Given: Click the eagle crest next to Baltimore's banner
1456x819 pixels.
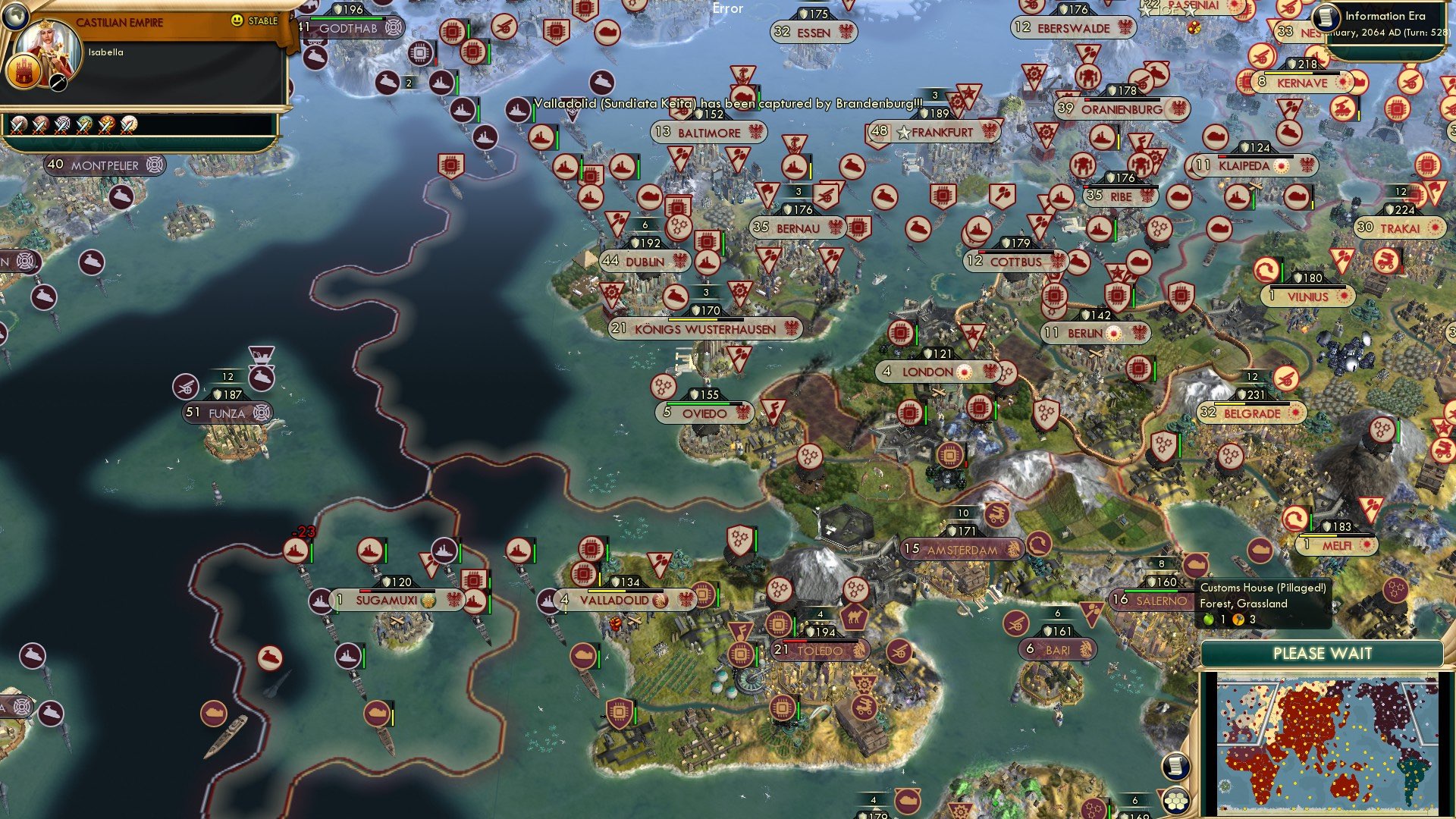Looking at the screenshot, I should coord(755,131).
